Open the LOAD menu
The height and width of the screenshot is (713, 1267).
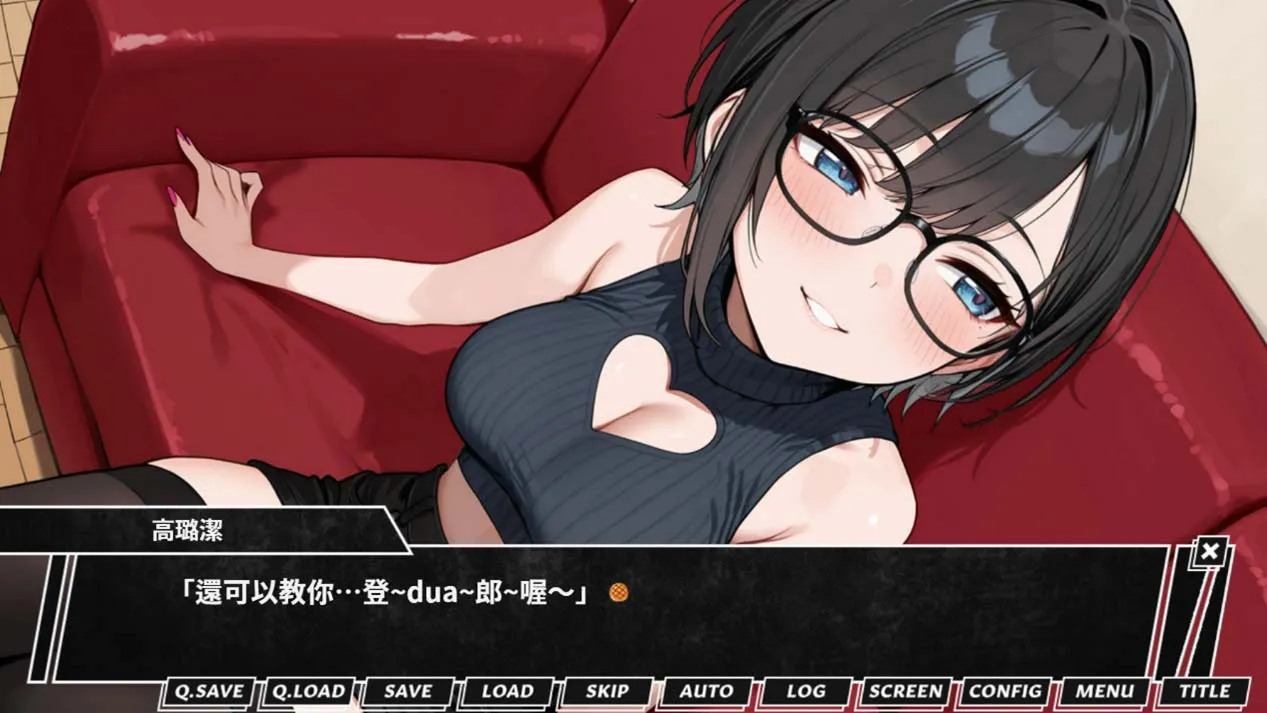tap(507, 691)
